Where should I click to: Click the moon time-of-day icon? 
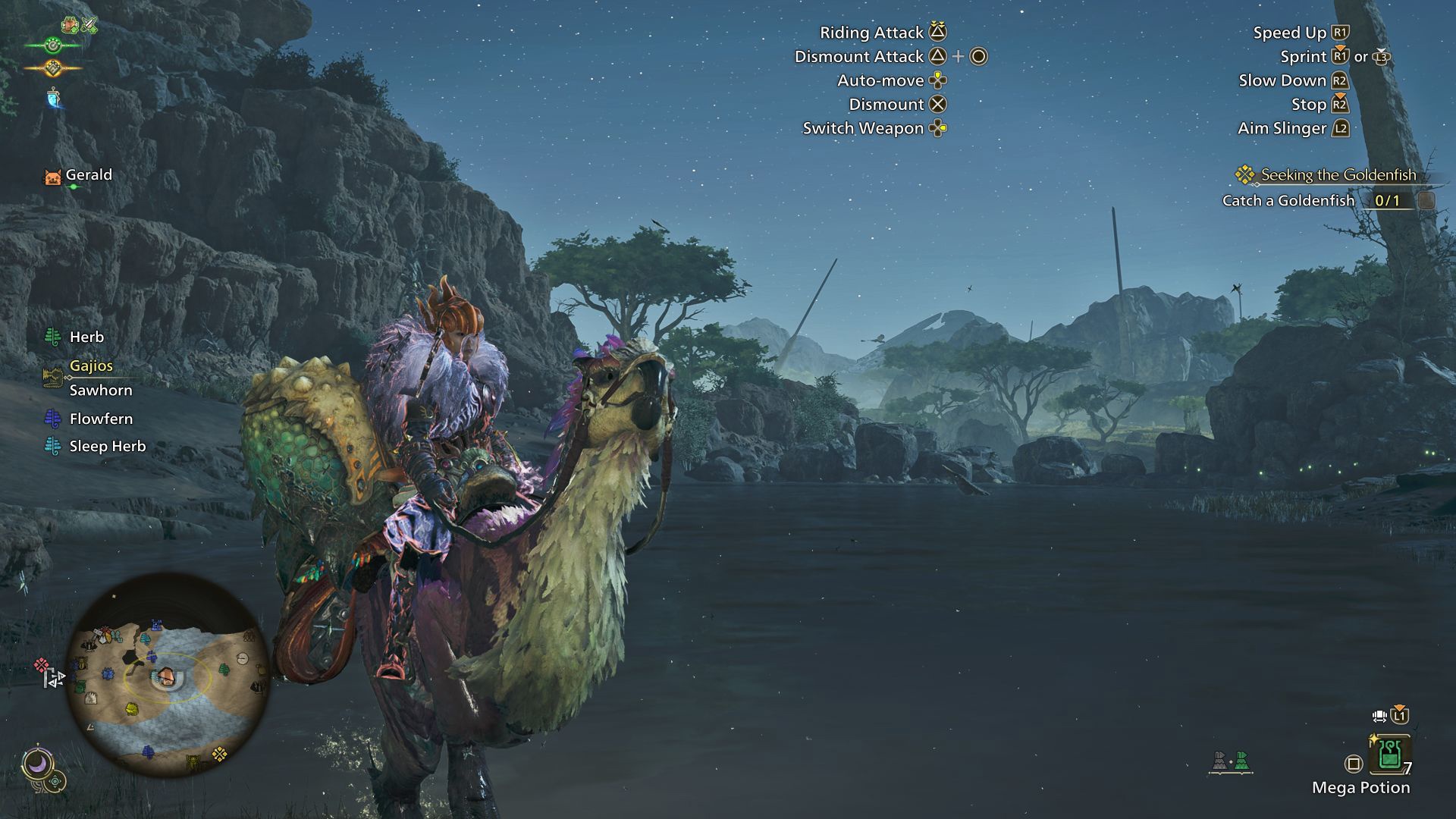36,763
